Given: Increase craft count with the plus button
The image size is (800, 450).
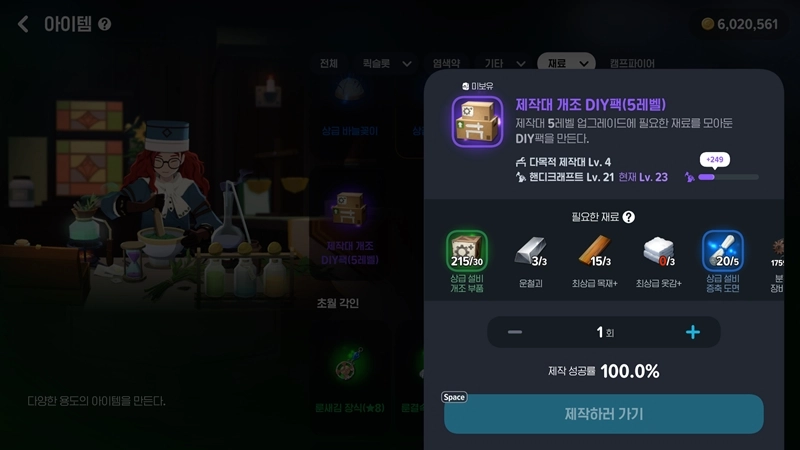Looking at the screenshot, I should click(692, 332).
